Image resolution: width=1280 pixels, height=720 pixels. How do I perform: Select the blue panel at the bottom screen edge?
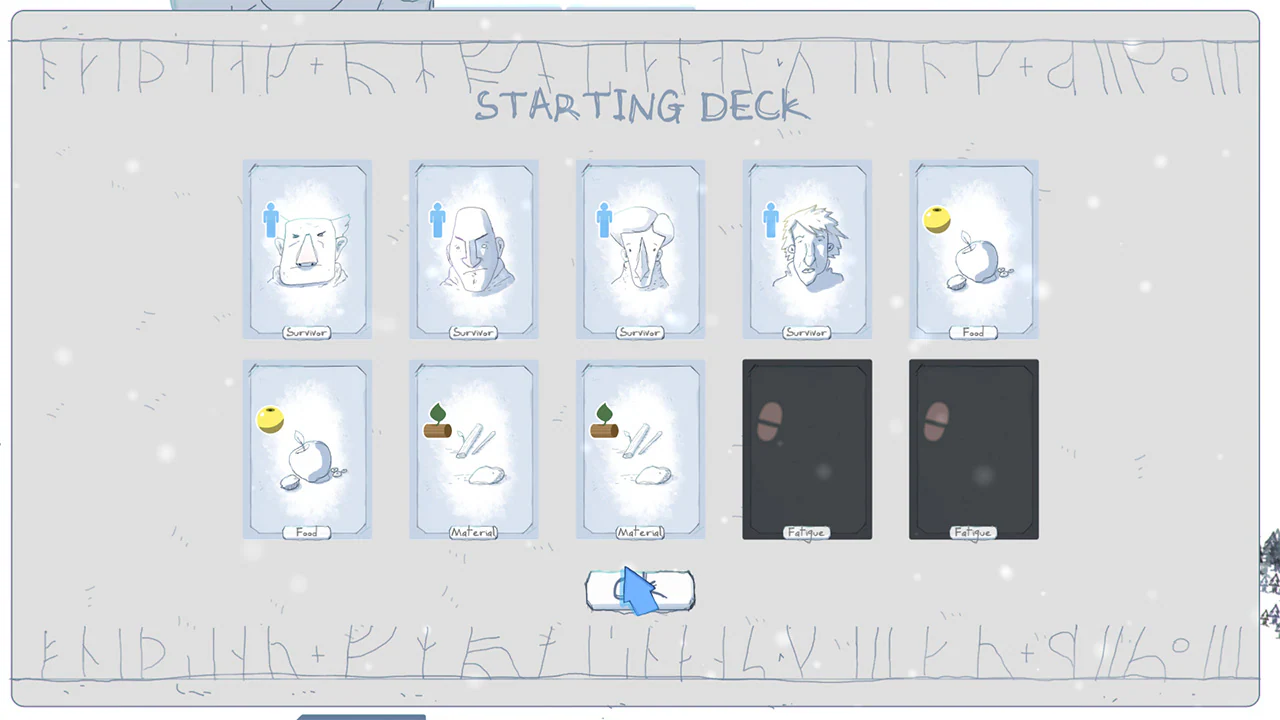[360, 717]
